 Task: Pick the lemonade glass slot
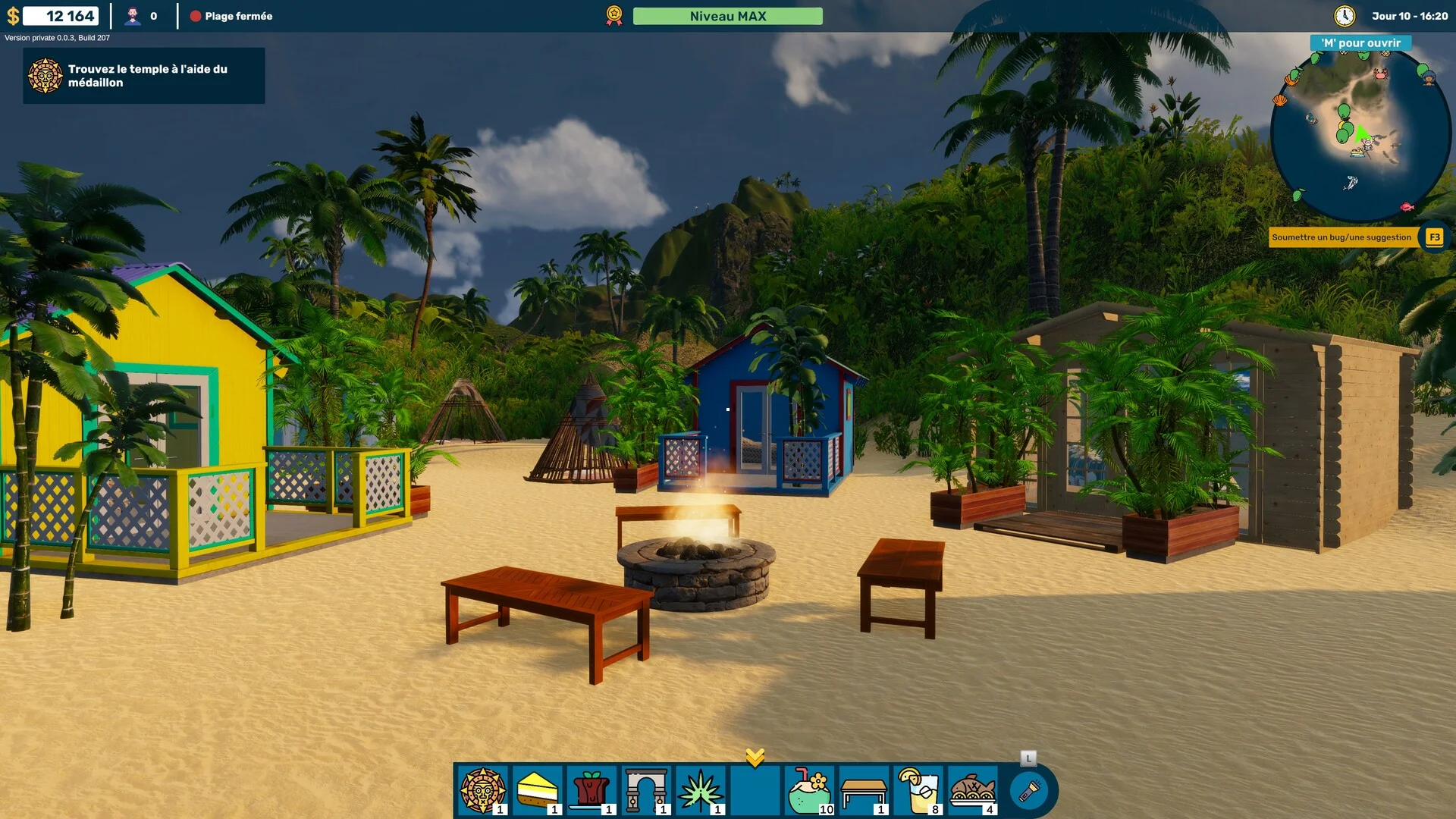click(x=918, y=790)
